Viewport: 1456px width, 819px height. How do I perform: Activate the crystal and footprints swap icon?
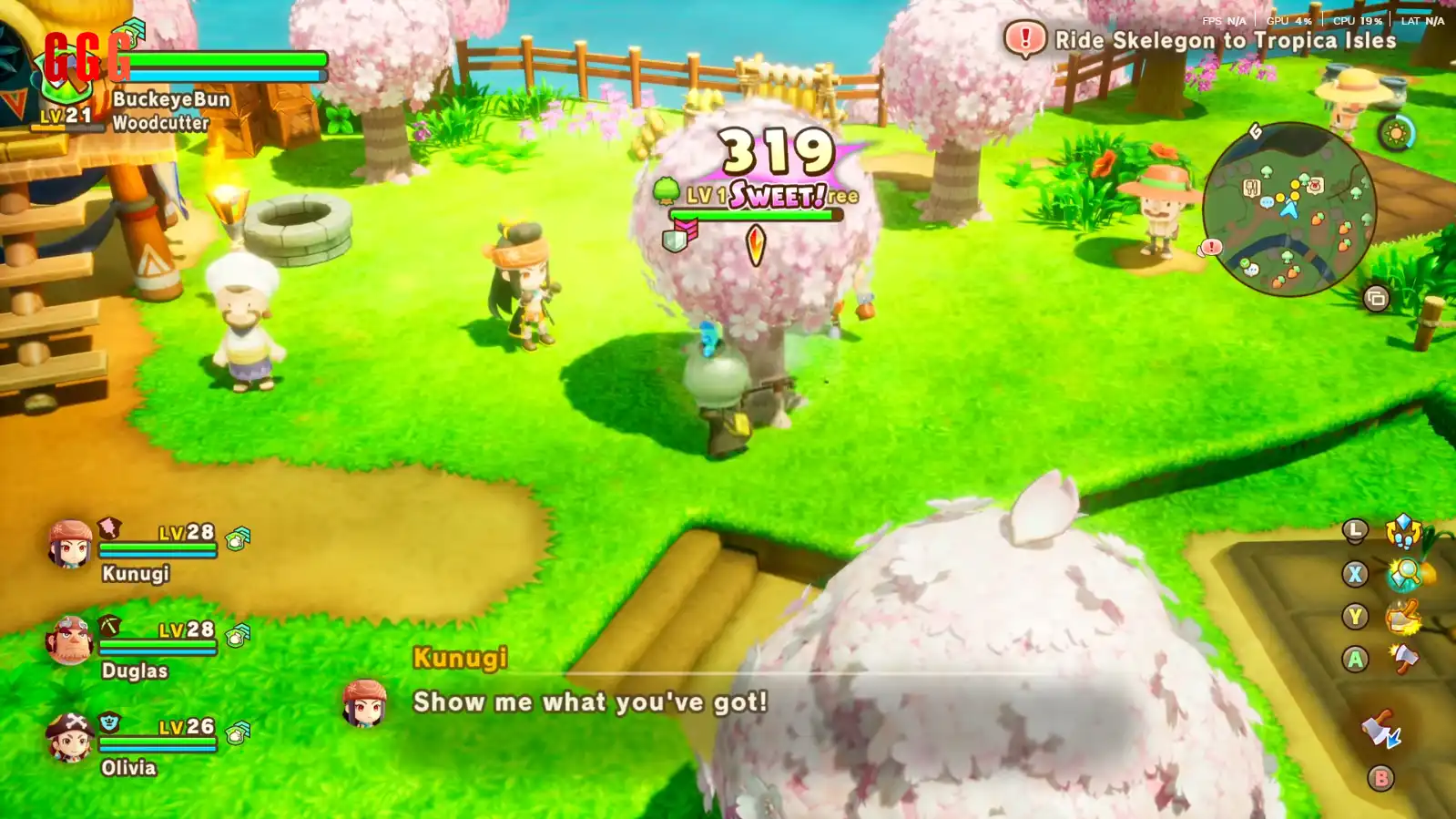(x=1403, y=530)
